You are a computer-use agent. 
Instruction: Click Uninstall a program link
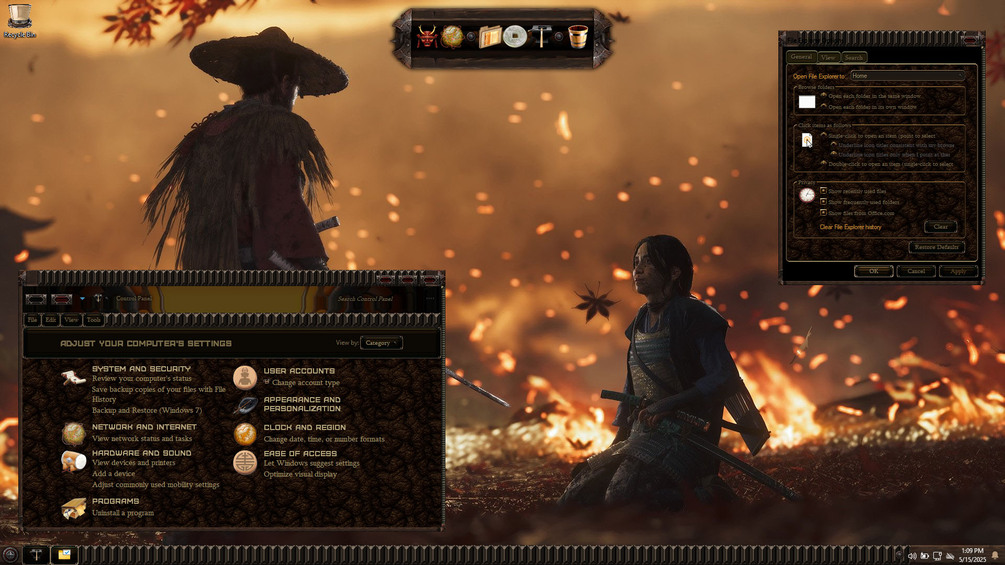tap(123, 513)
